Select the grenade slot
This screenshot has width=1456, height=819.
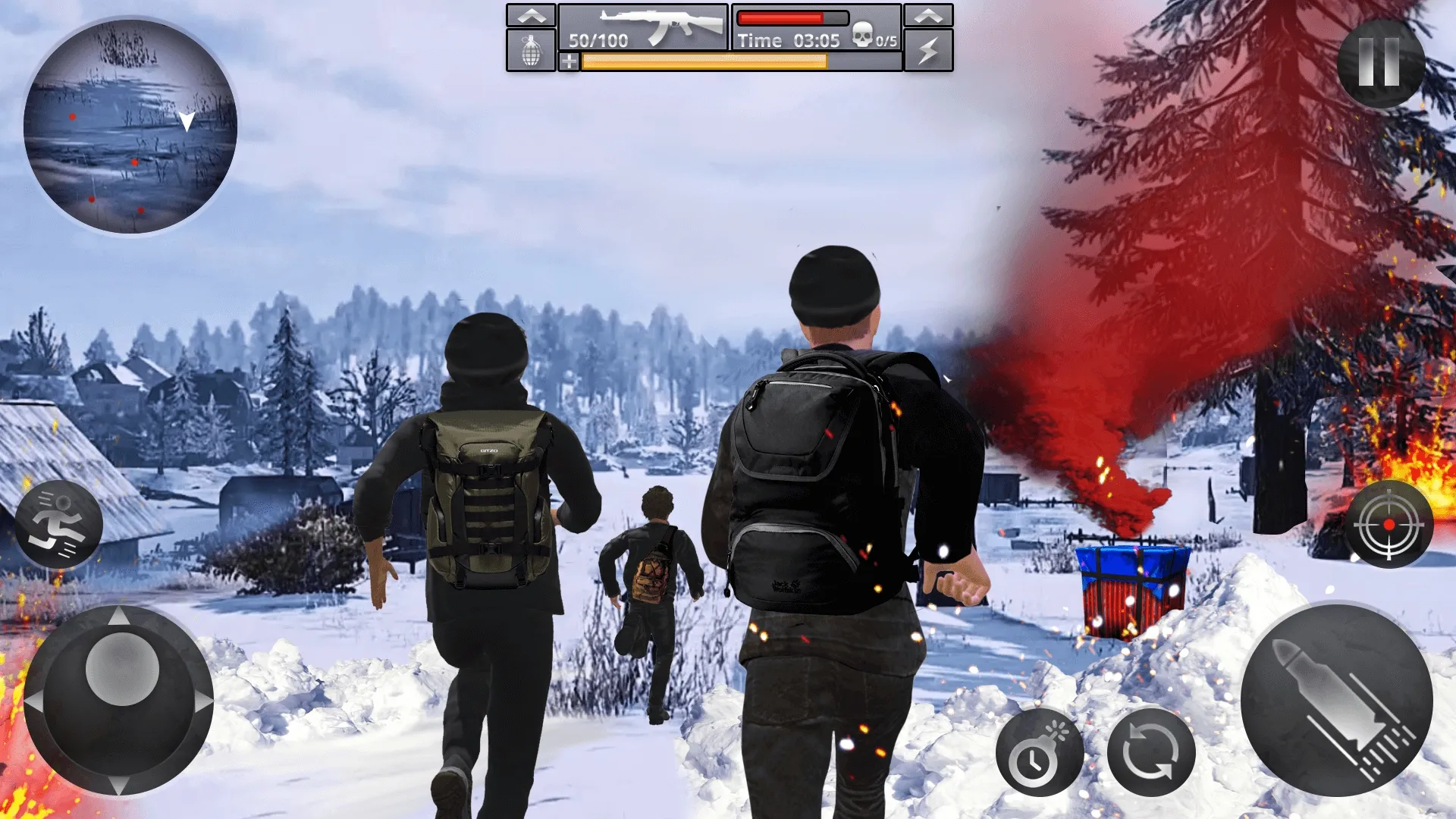[531, 51]
